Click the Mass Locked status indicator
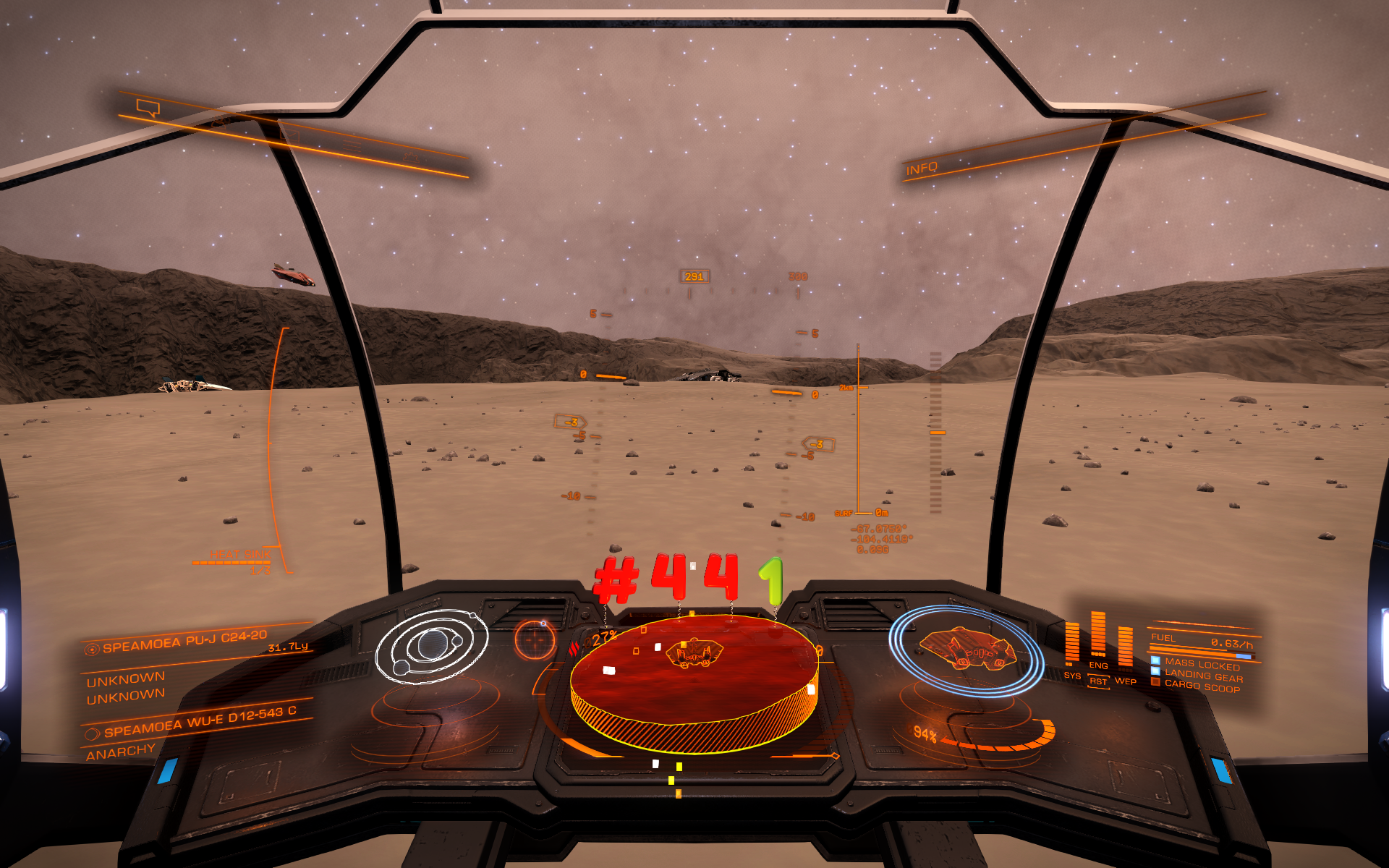 [1201, 663]
